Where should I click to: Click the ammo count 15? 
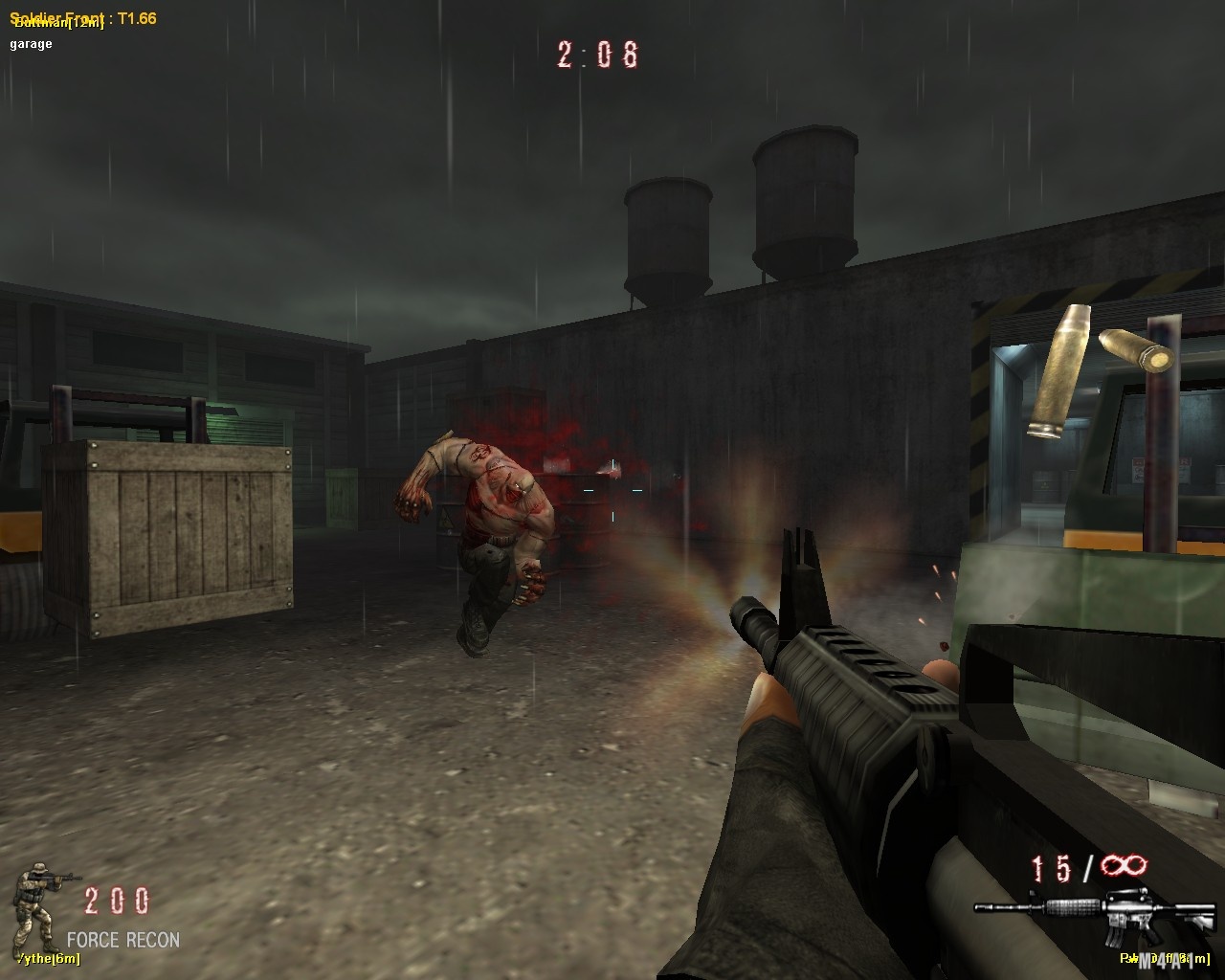(1050, 868)
